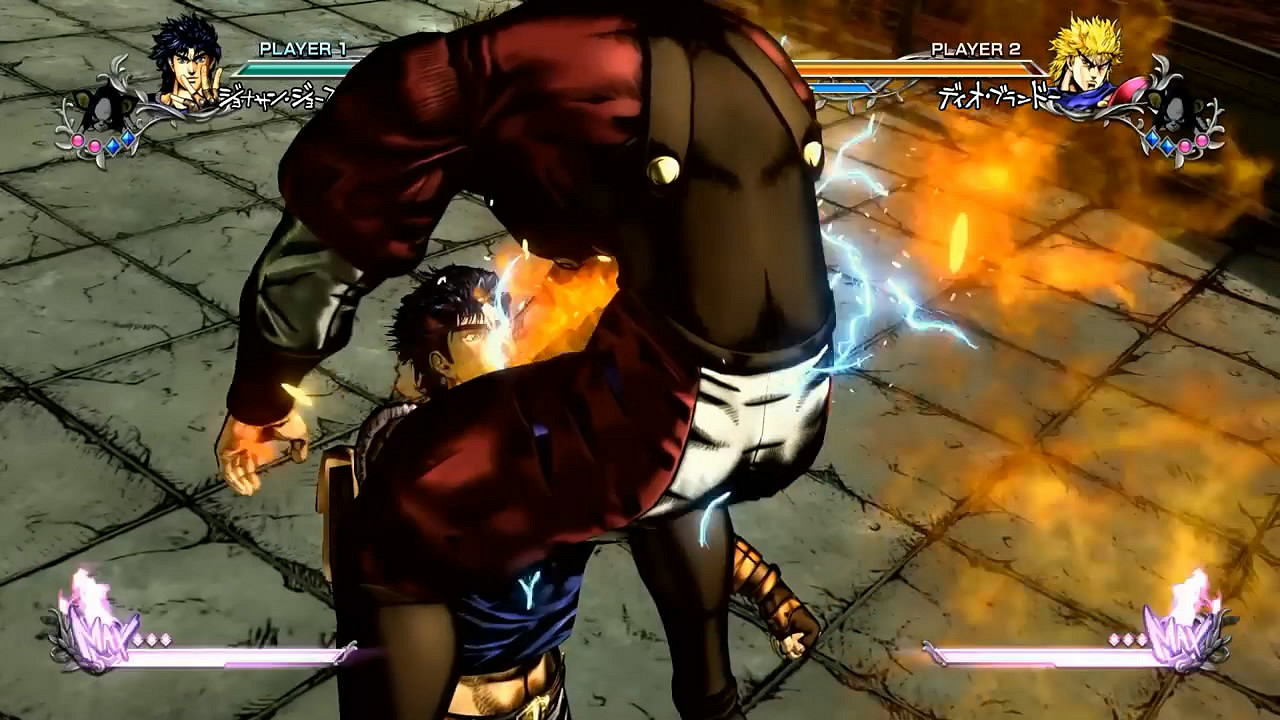The image size is (1280, 720).
Task: Expand the ellipsis dots next to left MAX label
Action: pos(150,639)
